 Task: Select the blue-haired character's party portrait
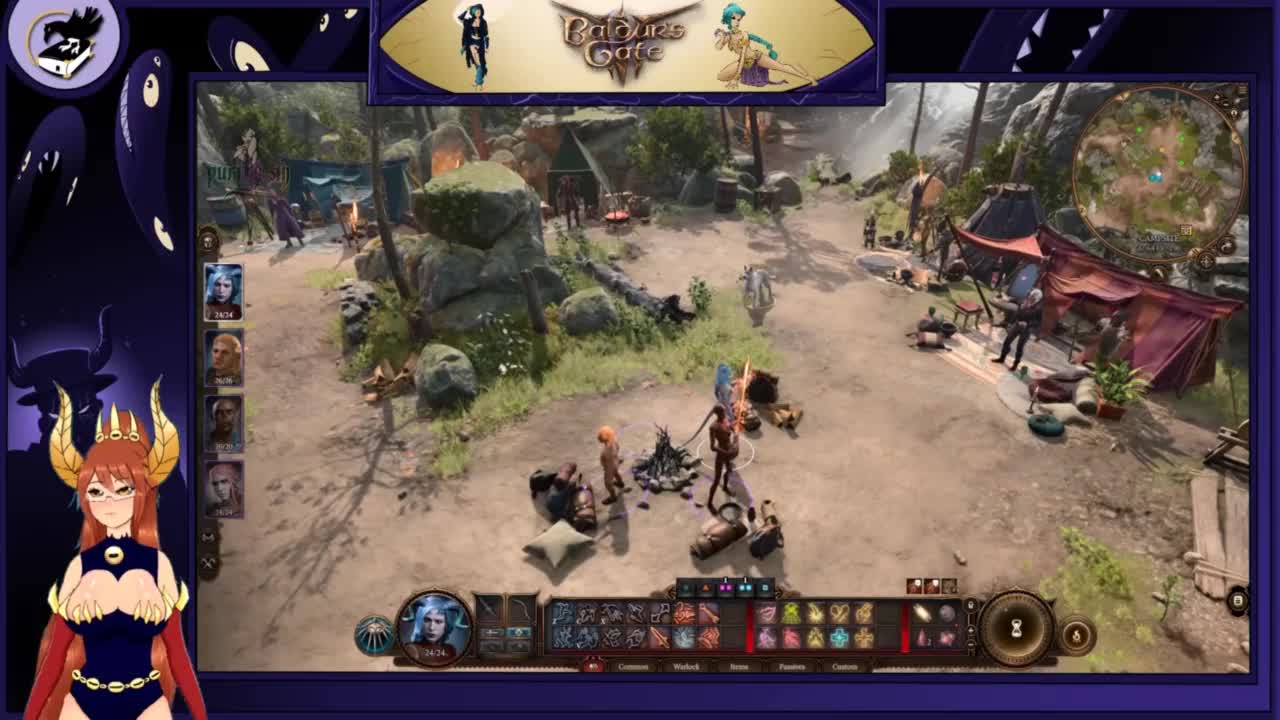click(223, 291)
